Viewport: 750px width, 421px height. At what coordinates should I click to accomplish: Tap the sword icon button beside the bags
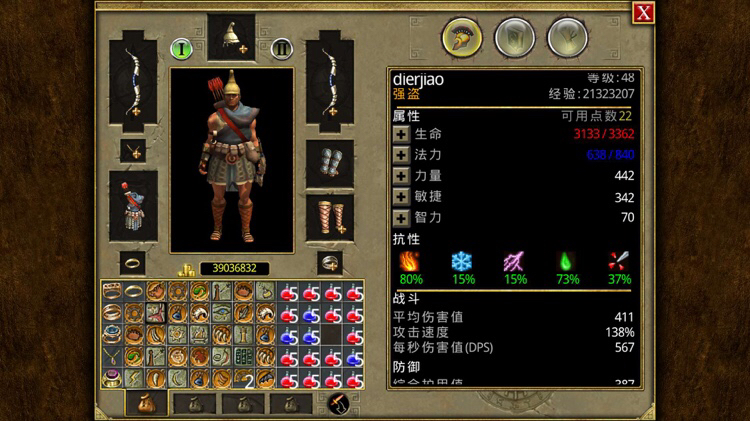pyautogui.click(x=338, y=403)
